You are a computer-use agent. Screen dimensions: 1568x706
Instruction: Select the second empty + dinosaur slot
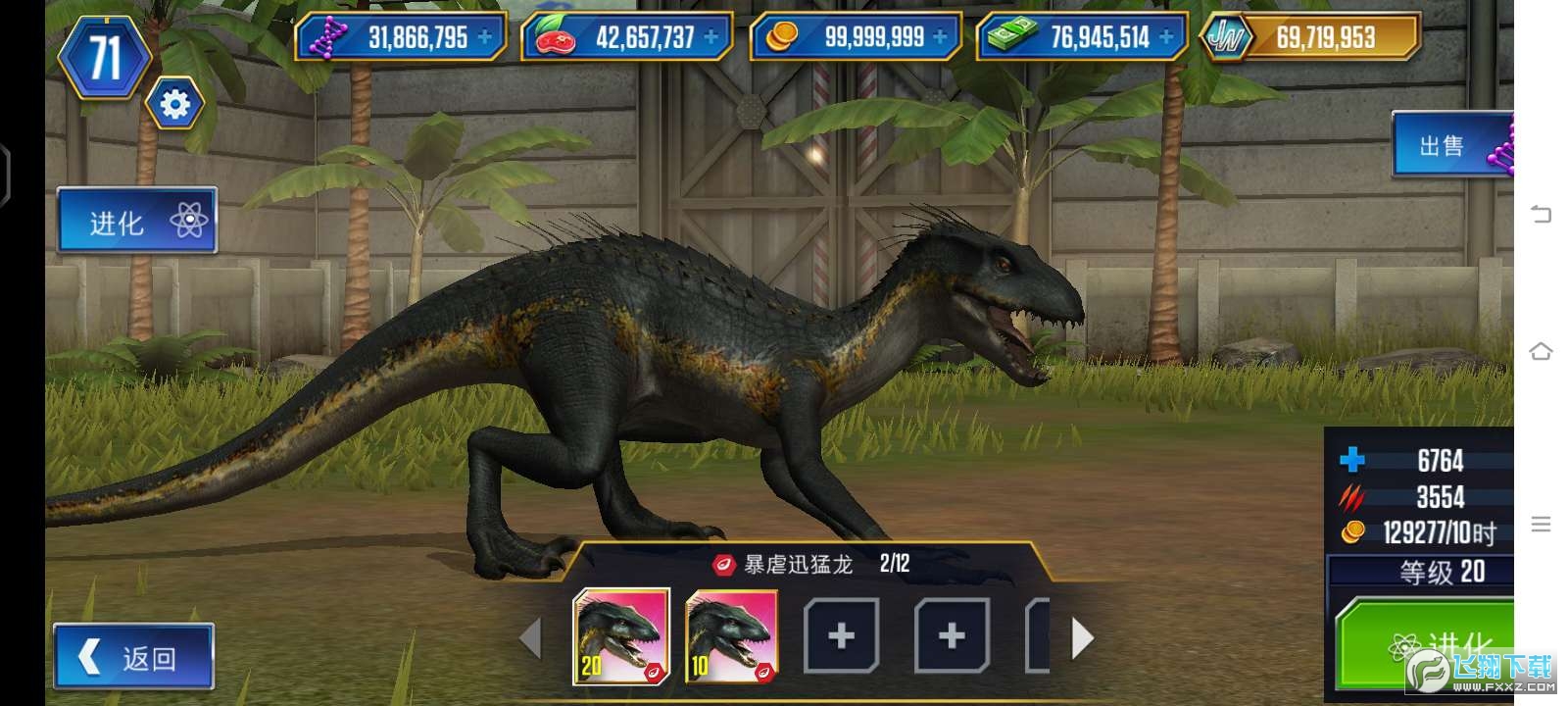949,637
